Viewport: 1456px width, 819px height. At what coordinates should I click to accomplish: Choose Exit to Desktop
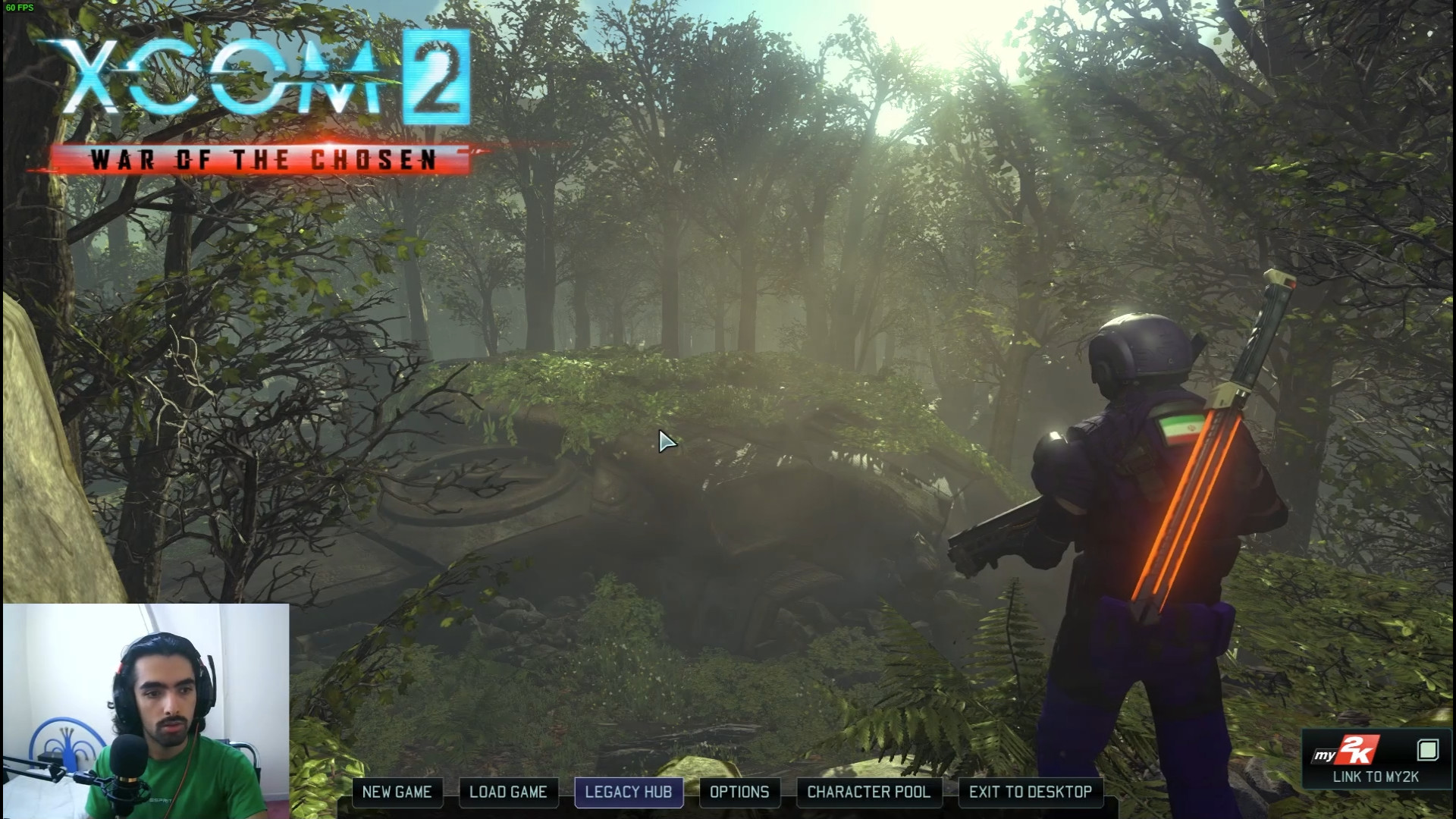coord(1031,792)
